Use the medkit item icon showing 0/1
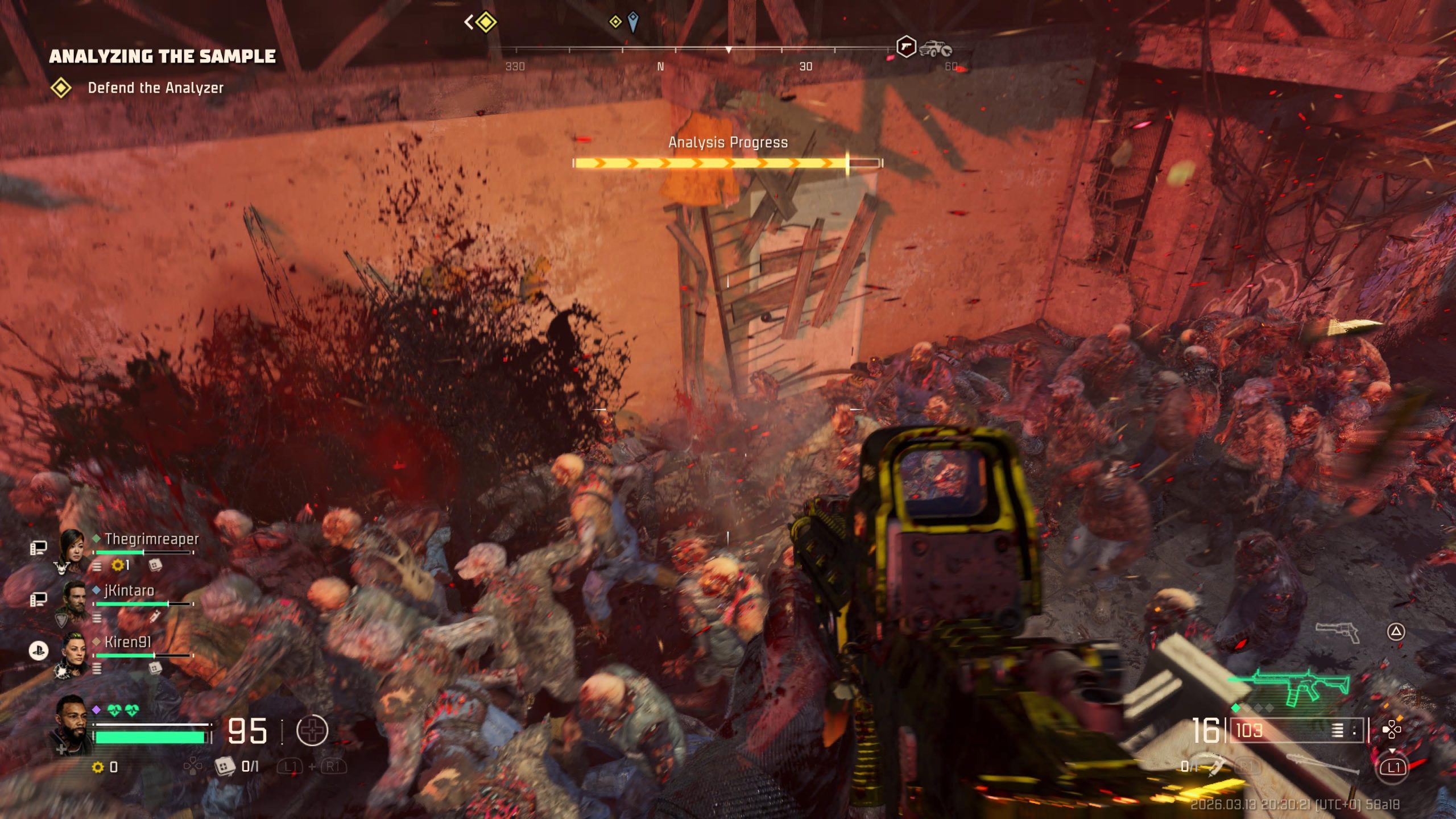The height and width of the screenshot is (819, 1456). 225,766
